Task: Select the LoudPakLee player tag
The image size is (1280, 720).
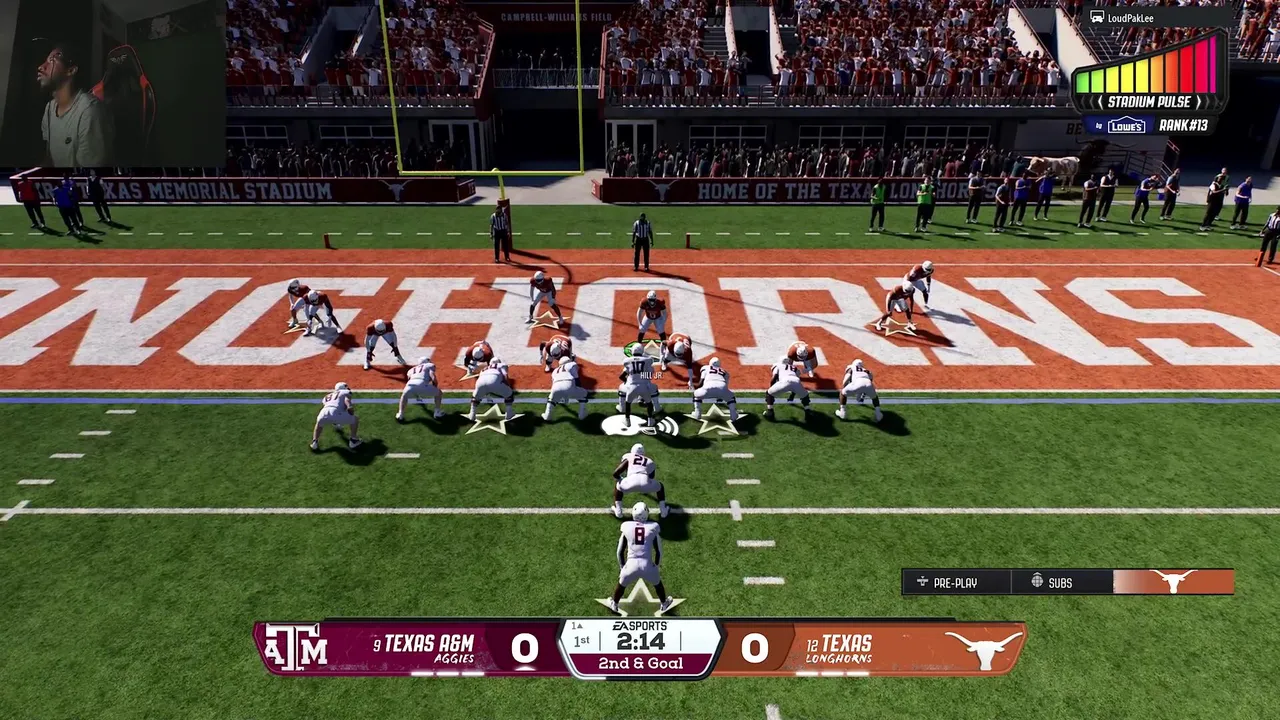Action: click(x=1123, y=17)
